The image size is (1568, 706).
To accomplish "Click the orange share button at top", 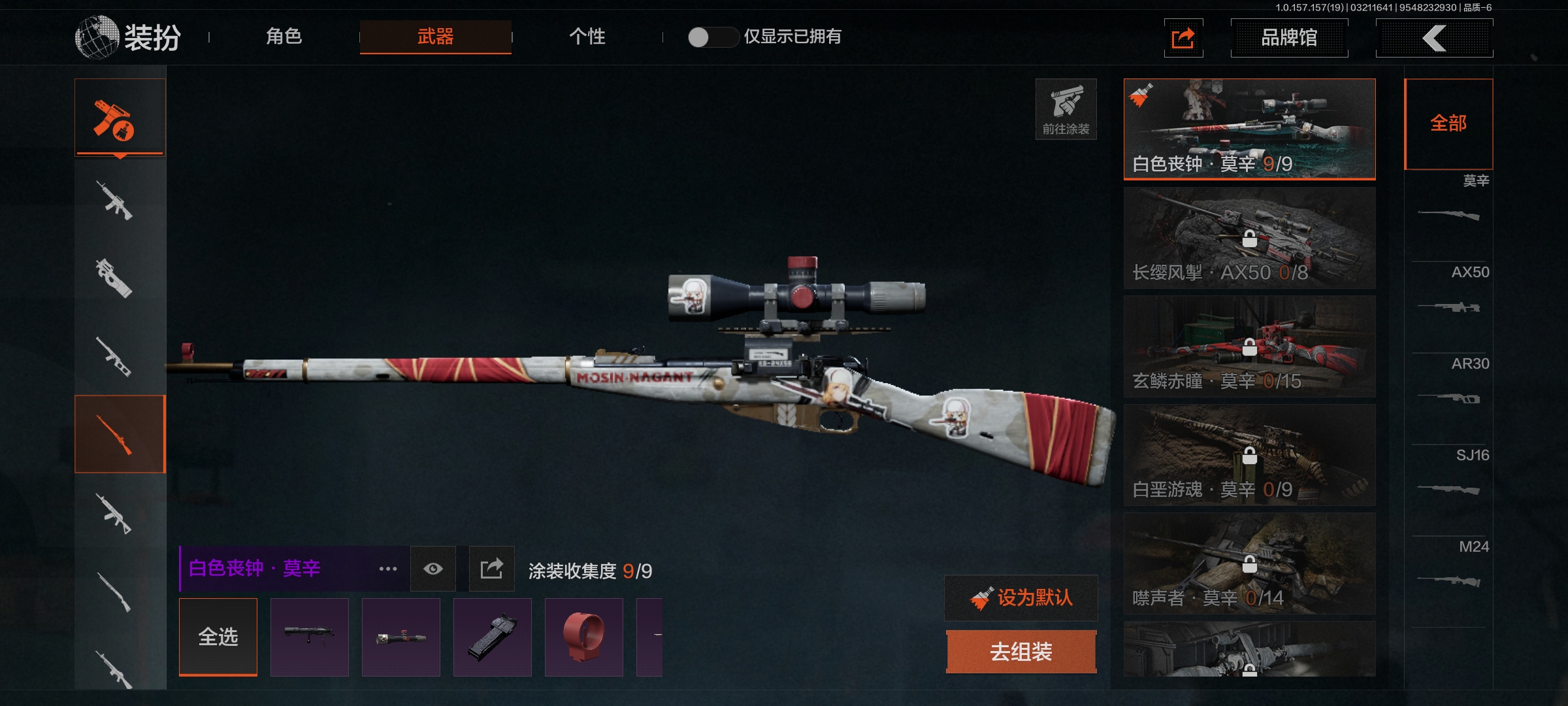I will pos(1183,38).
